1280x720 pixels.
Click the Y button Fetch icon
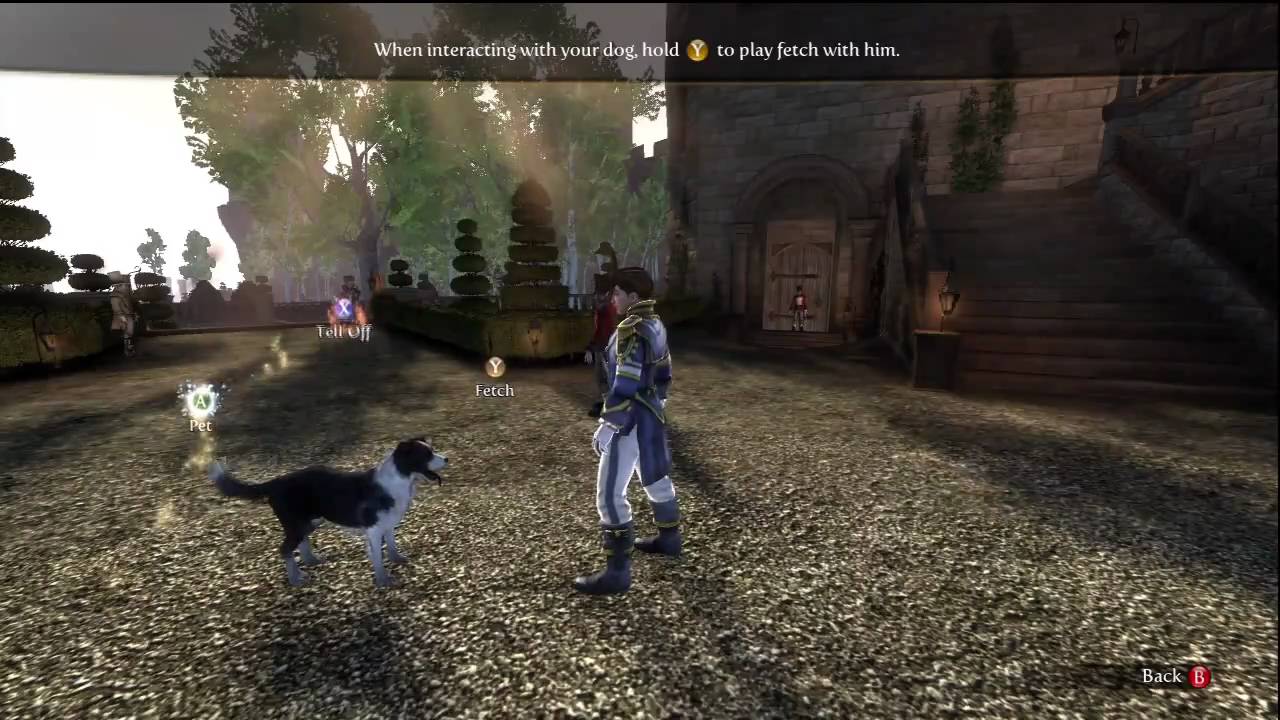[x=494, y=366]
